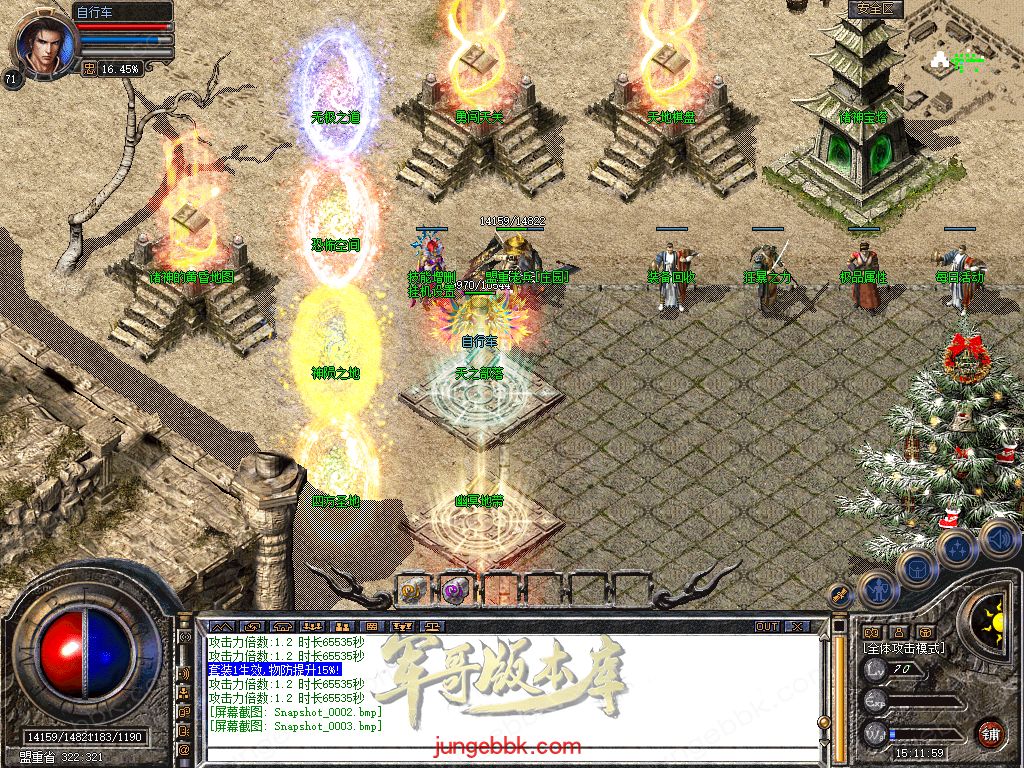Click the hero portrait of 自行车
The image size is (1024, 768).
(x=40, y=42)
